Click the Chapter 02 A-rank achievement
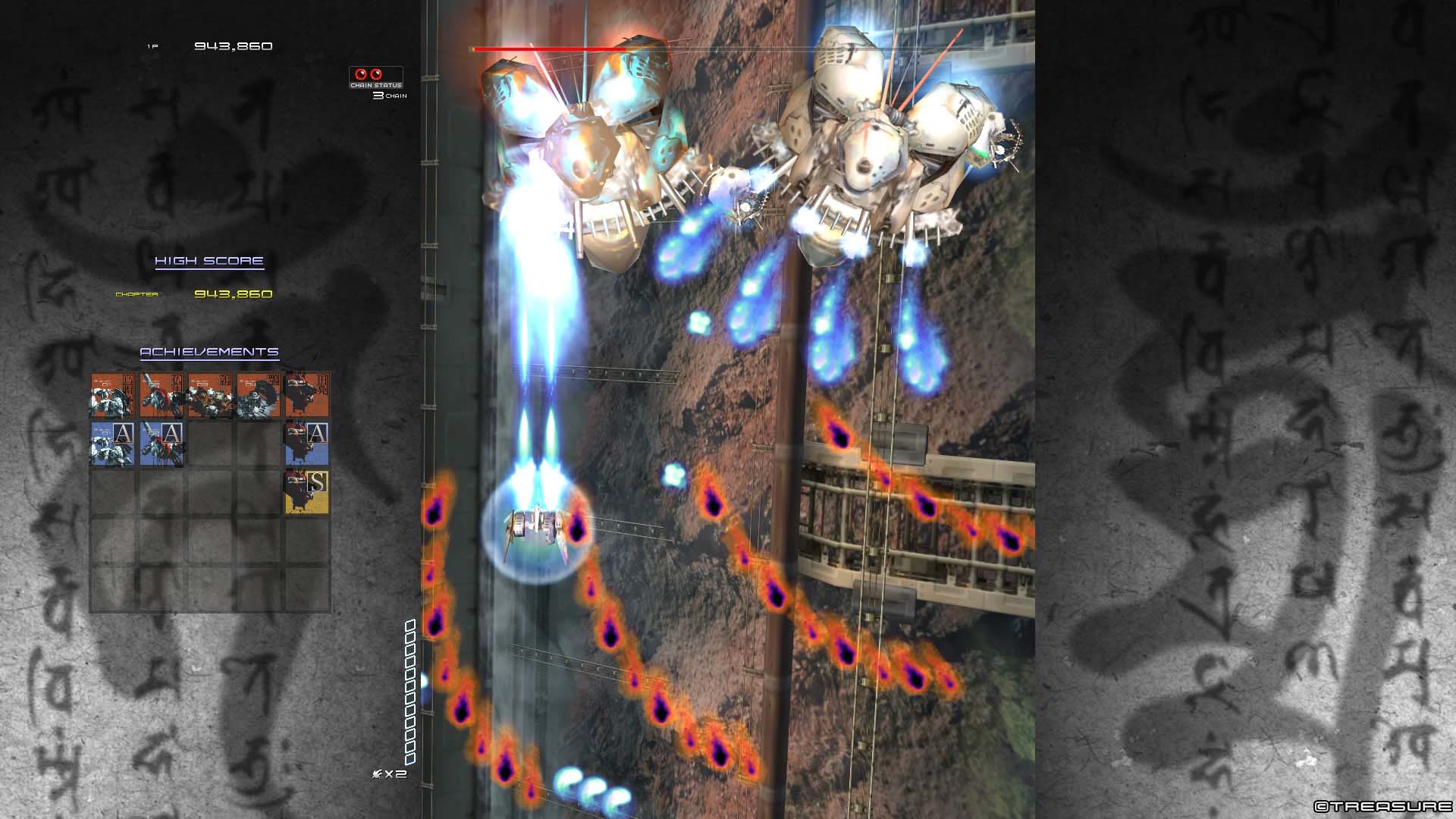This screenshot has height=819, width=1456. 161,444
